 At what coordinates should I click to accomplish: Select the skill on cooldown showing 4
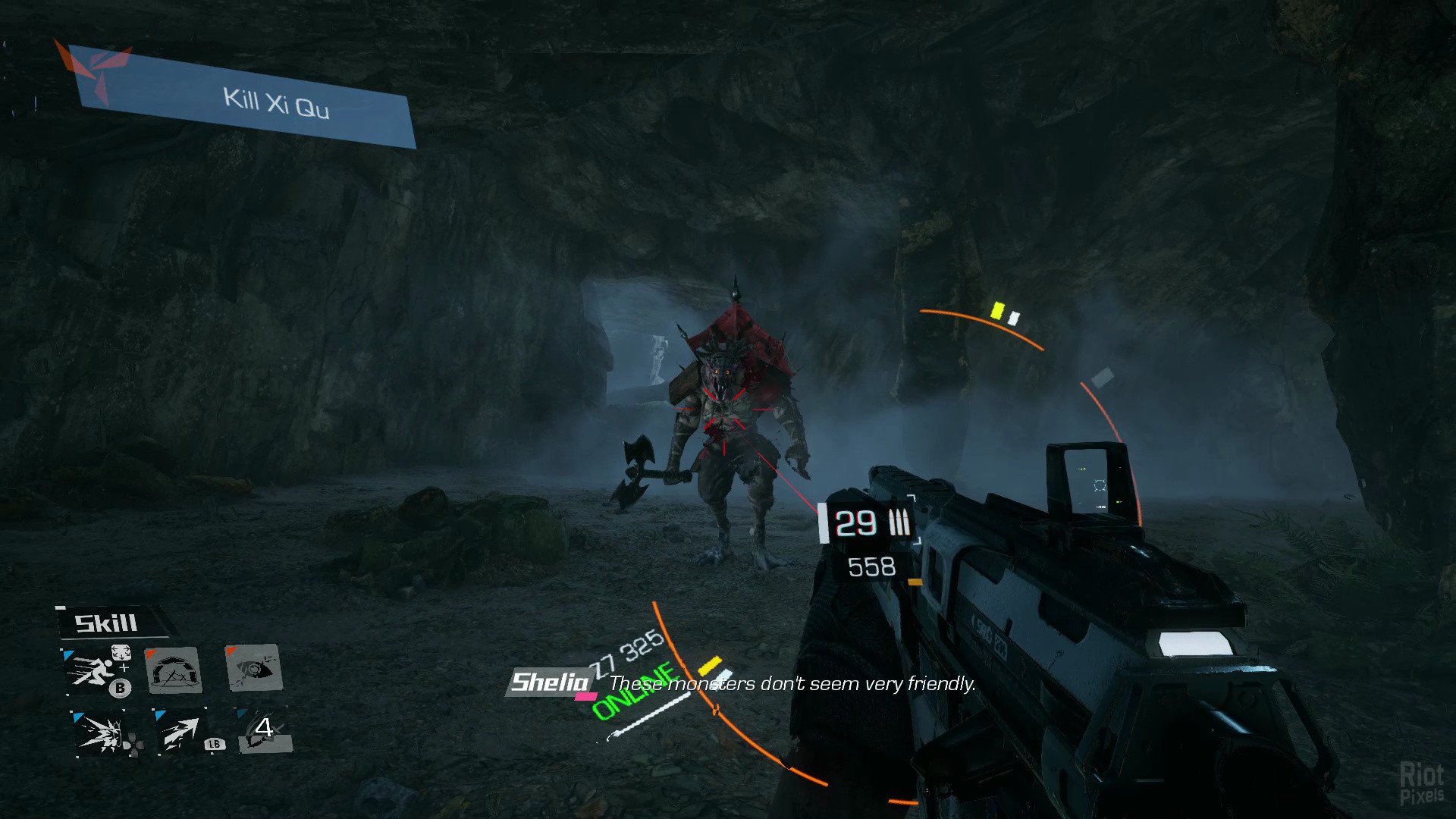(x=264, y=730)
